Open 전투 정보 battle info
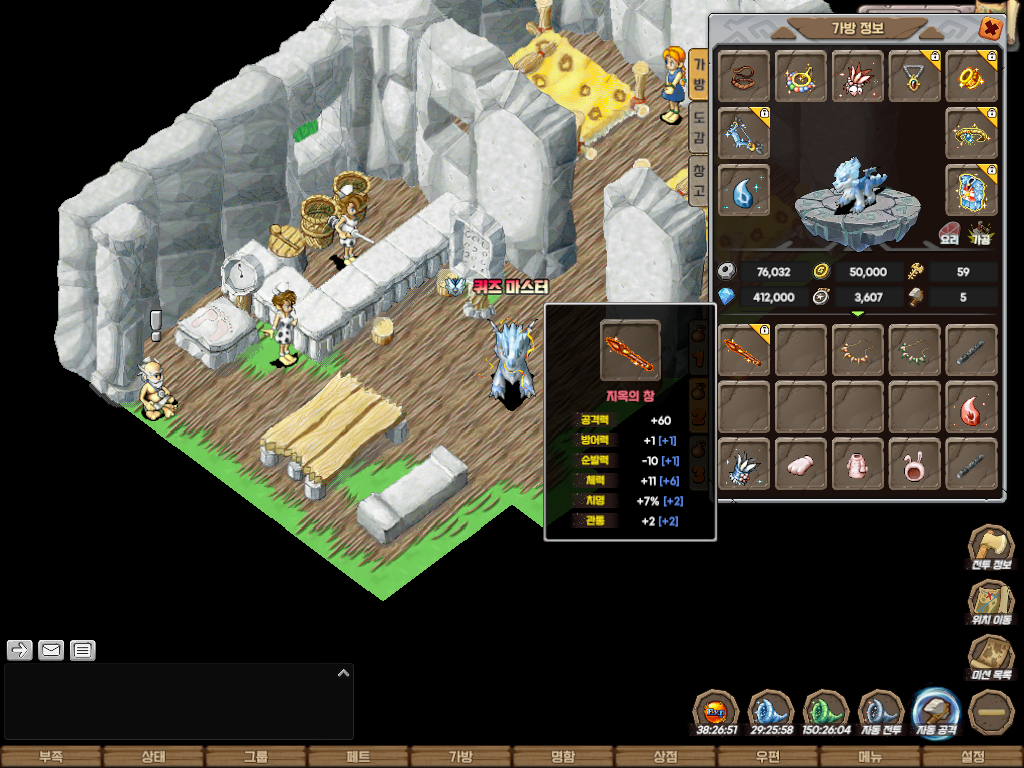Image resolution: width=1024 pixels, height=768 pixels. coord(990,548)
